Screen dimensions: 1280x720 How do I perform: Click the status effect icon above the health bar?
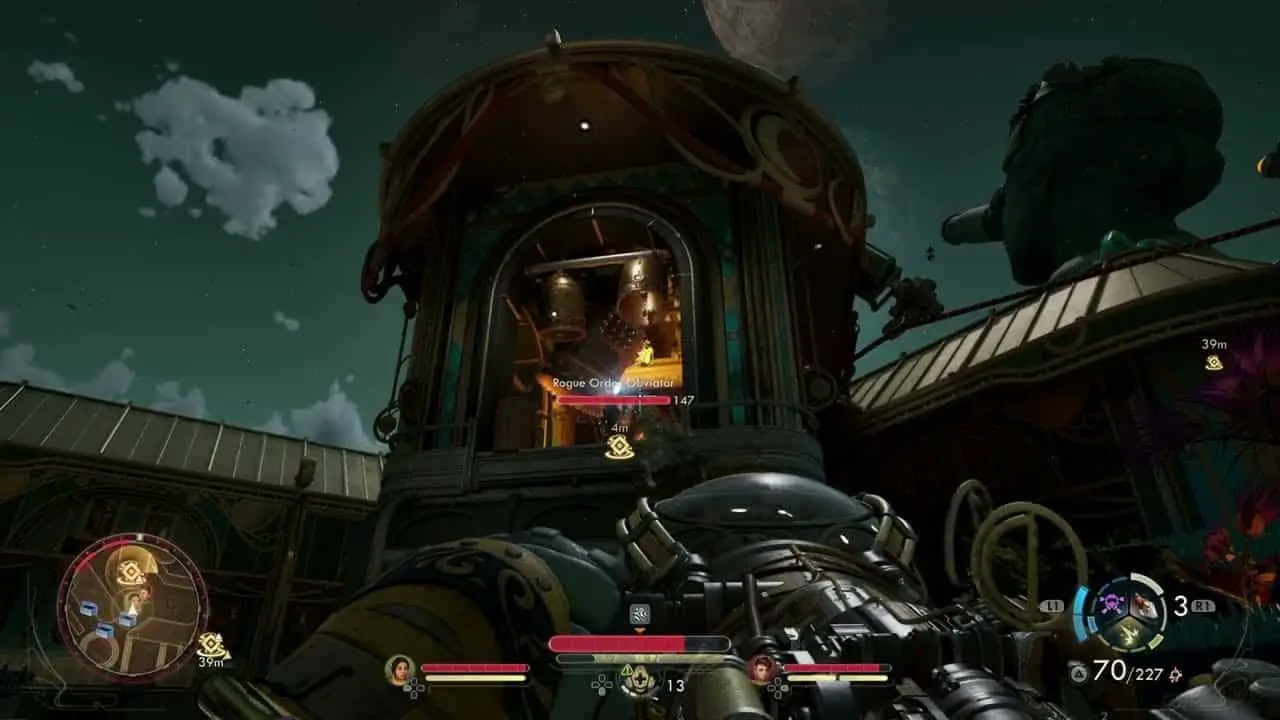tap(640, 614)
